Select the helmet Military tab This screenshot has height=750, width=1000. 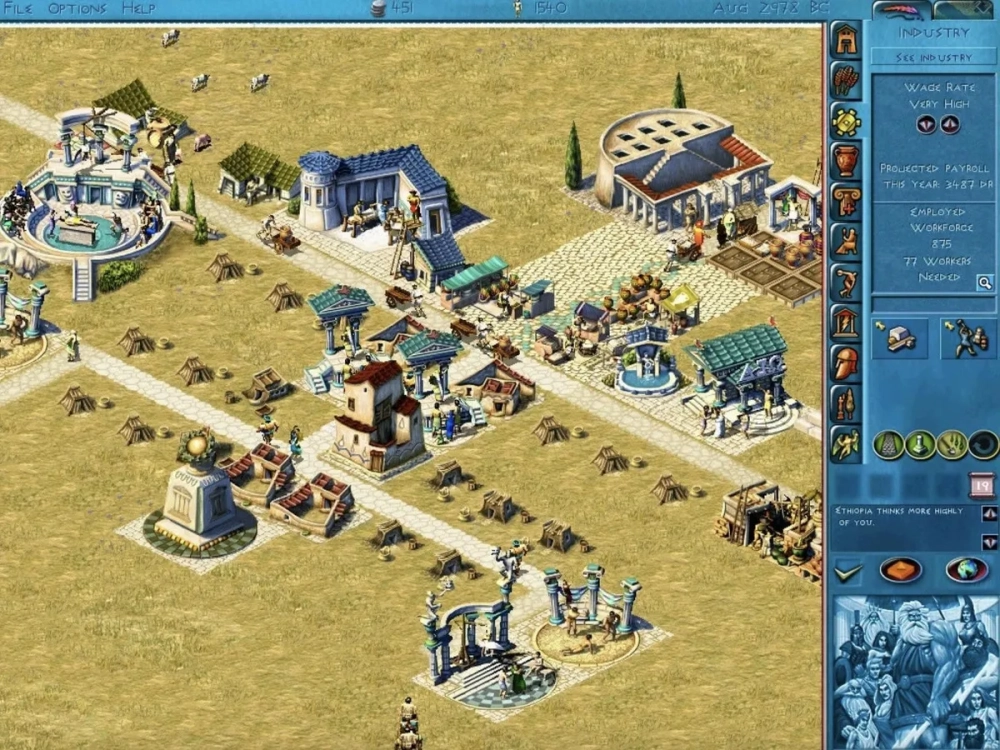[x=846, y=362]
